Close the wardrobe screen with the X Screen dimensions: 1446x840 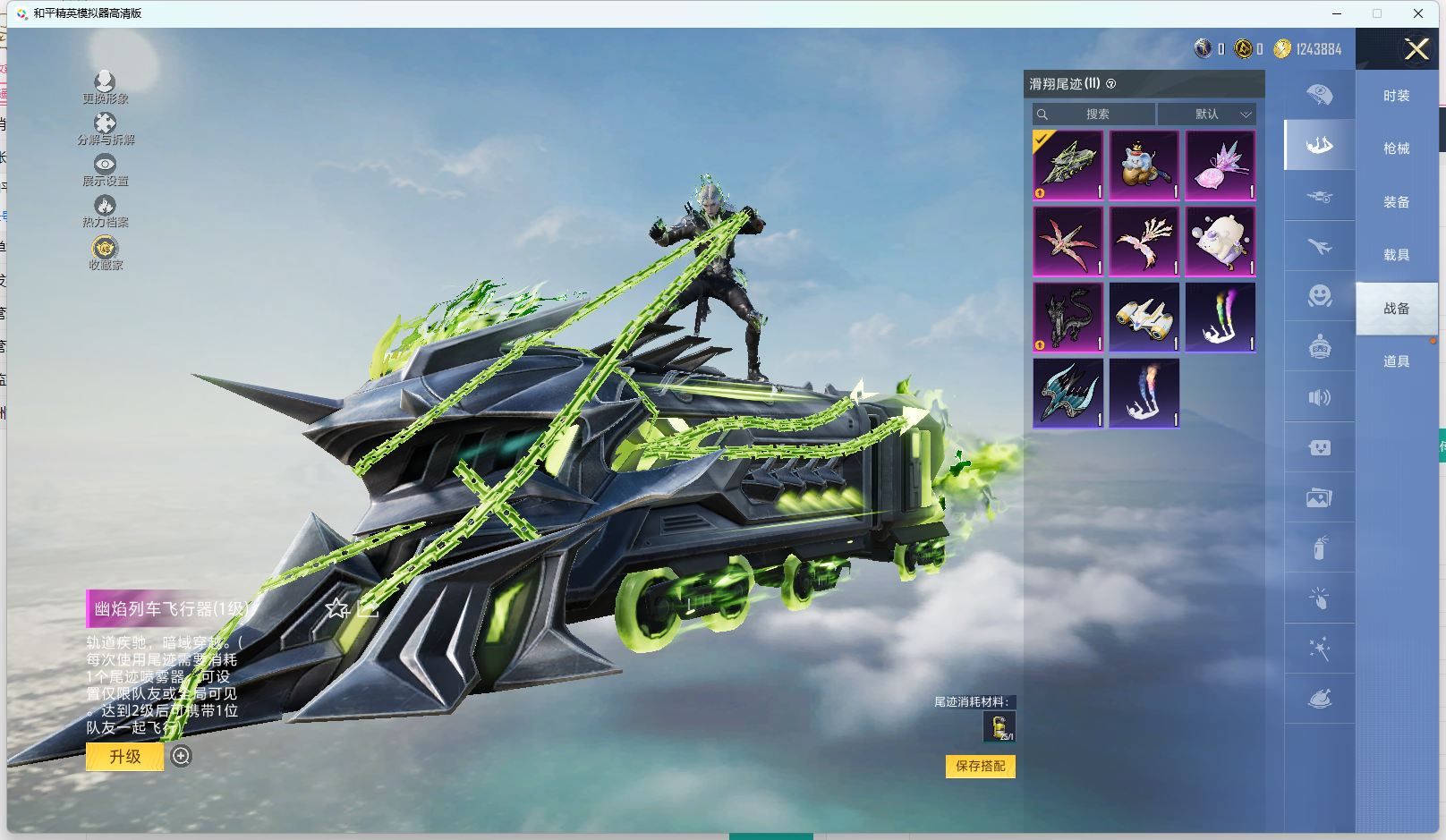point(1416,49)
